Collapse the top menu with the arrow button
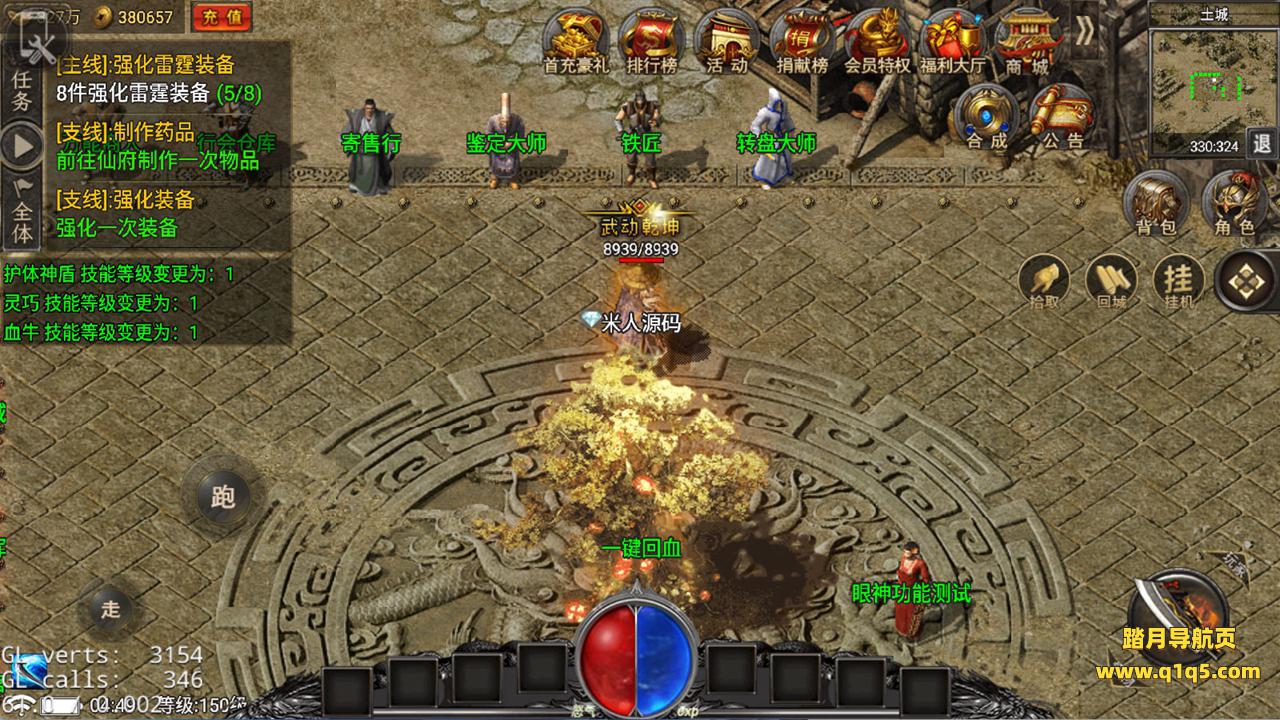The image size is (1280, 720). (x=1085, y=32)
